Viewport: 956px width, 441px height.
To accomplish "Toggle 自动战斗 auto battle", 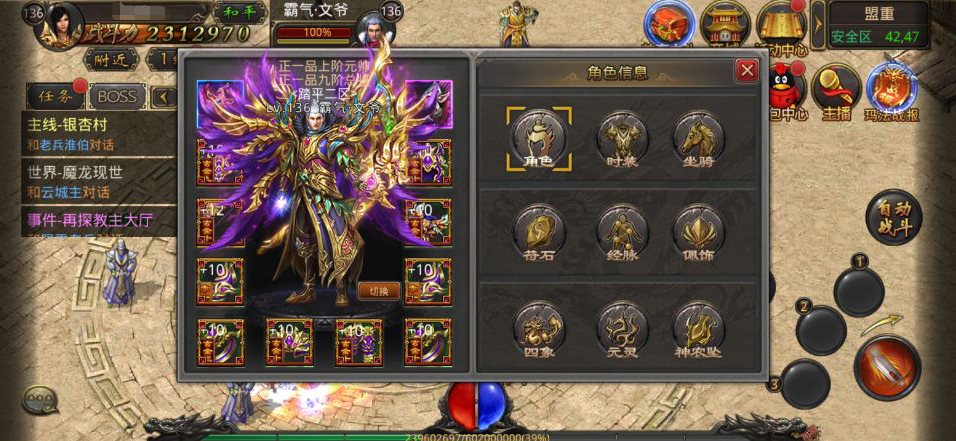I will (x=894, y=217).
